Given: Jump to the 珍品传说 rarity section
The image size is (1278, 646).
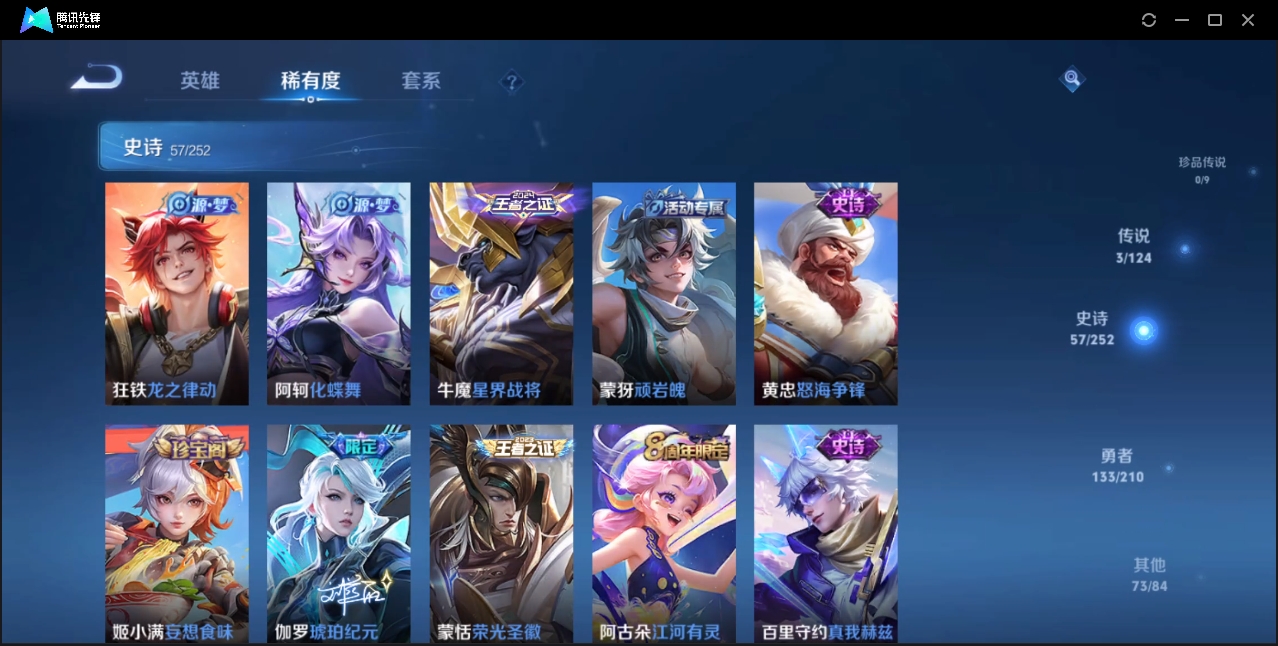Looking at the screenshot, I should click(1202, 169).
